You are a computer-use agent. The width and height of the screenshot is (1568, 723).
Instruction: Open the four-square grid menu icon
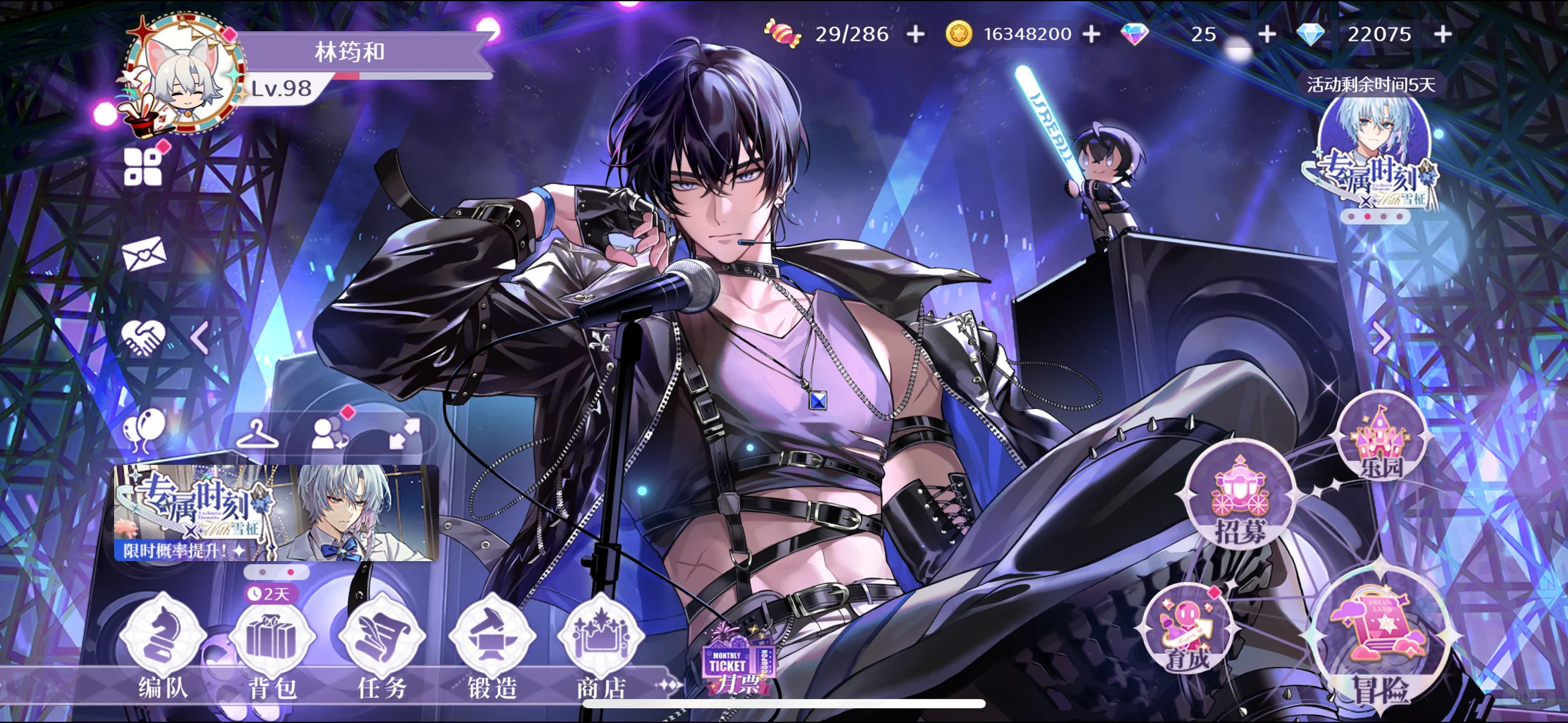[143, 167]
